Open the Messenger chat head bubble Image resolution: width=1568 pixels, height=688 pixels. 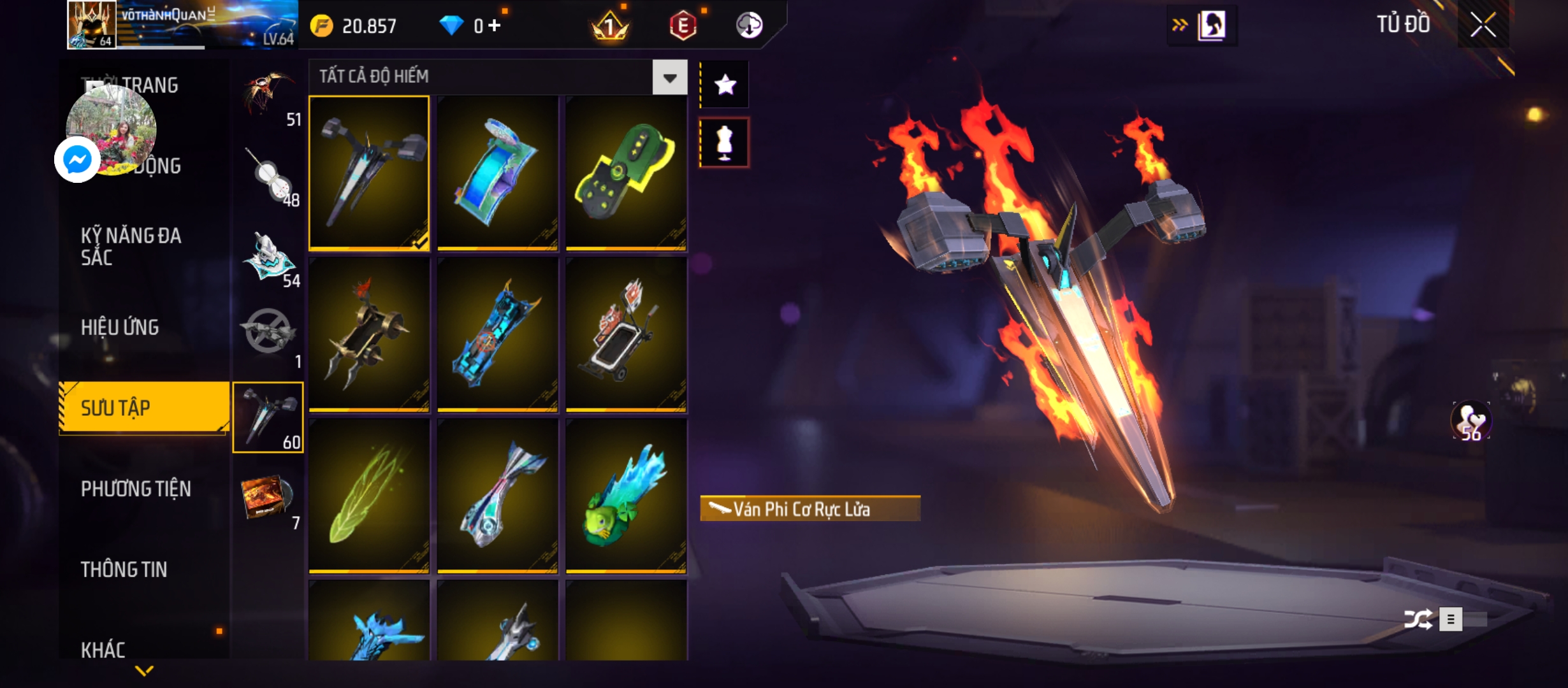pos(77,159)
